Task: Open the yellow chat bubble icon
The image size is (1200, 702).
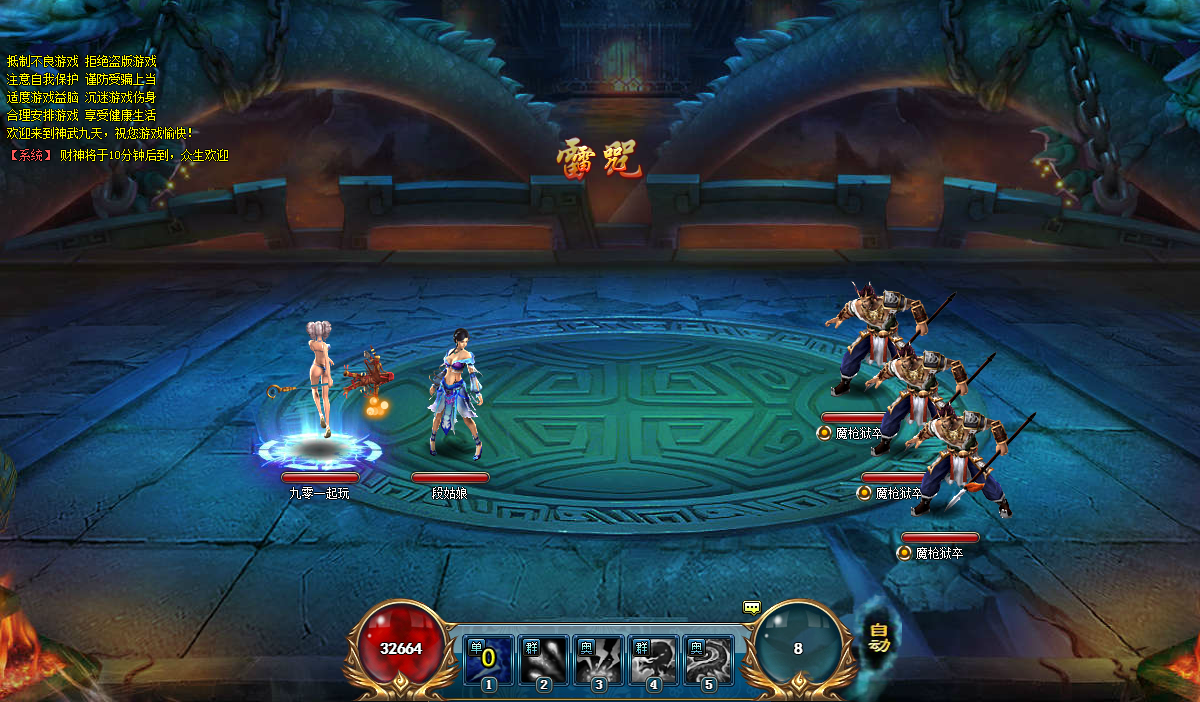Action: (x=752, y=607)
